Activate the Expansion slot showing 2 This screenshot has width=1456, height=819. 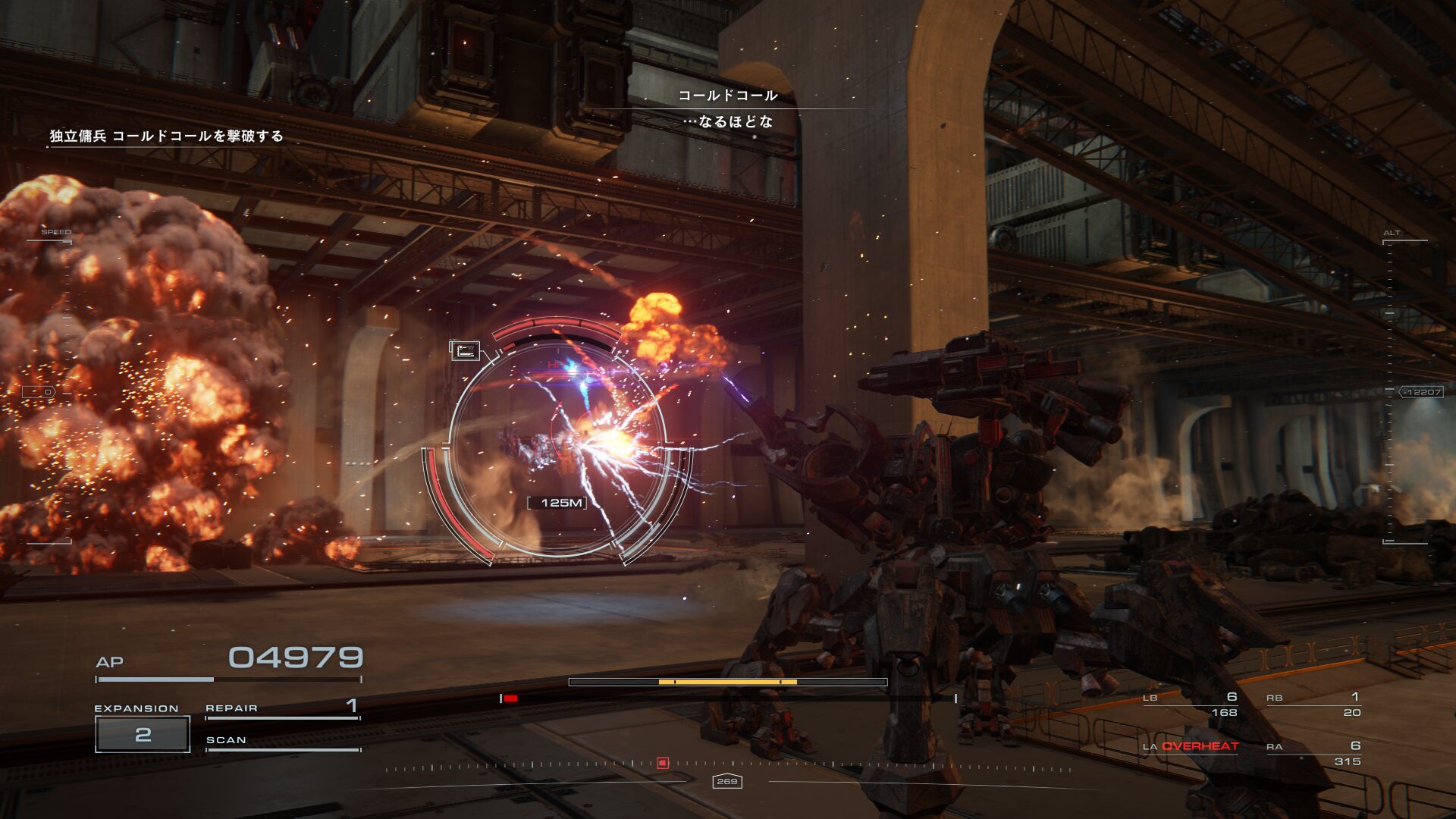143,734
